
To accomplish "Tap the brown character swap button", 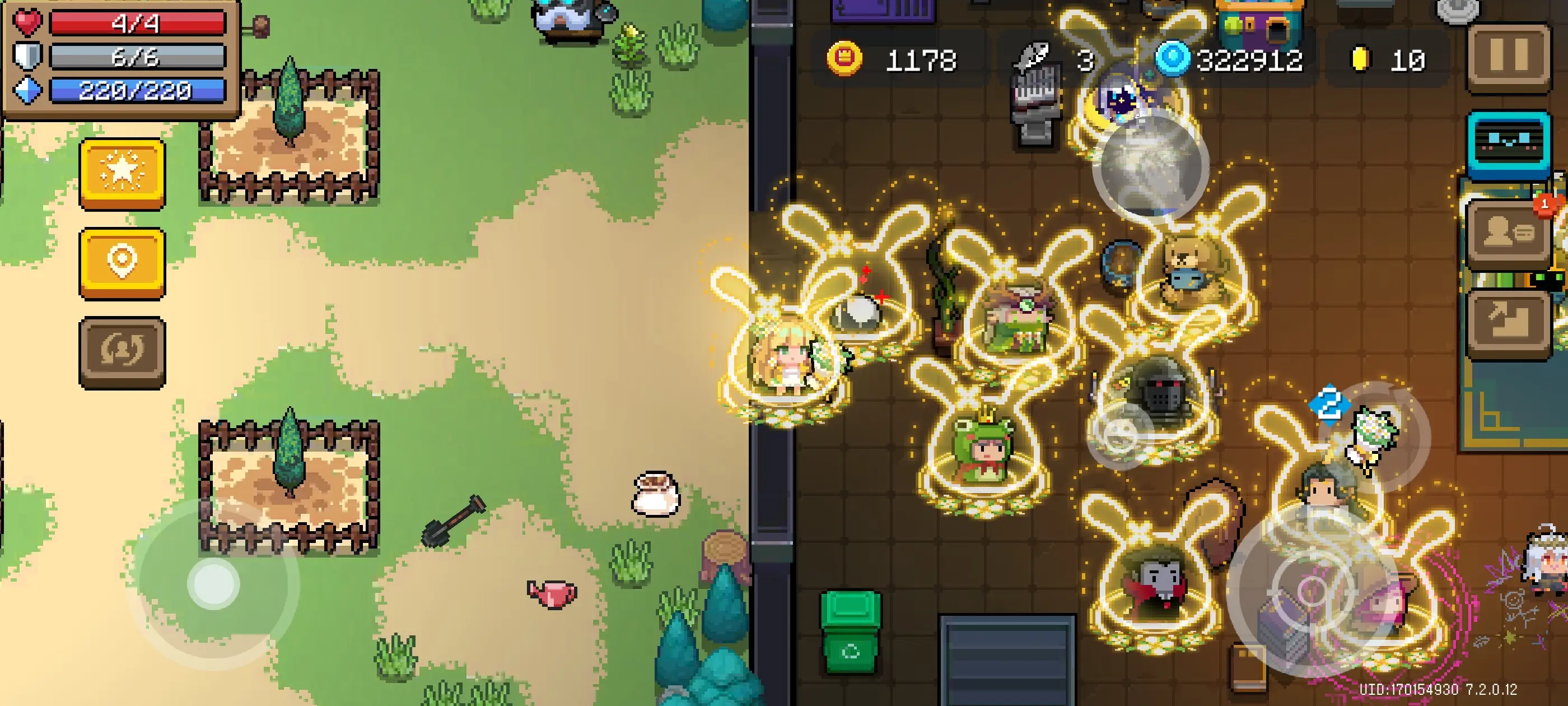I will coord(122,351).
